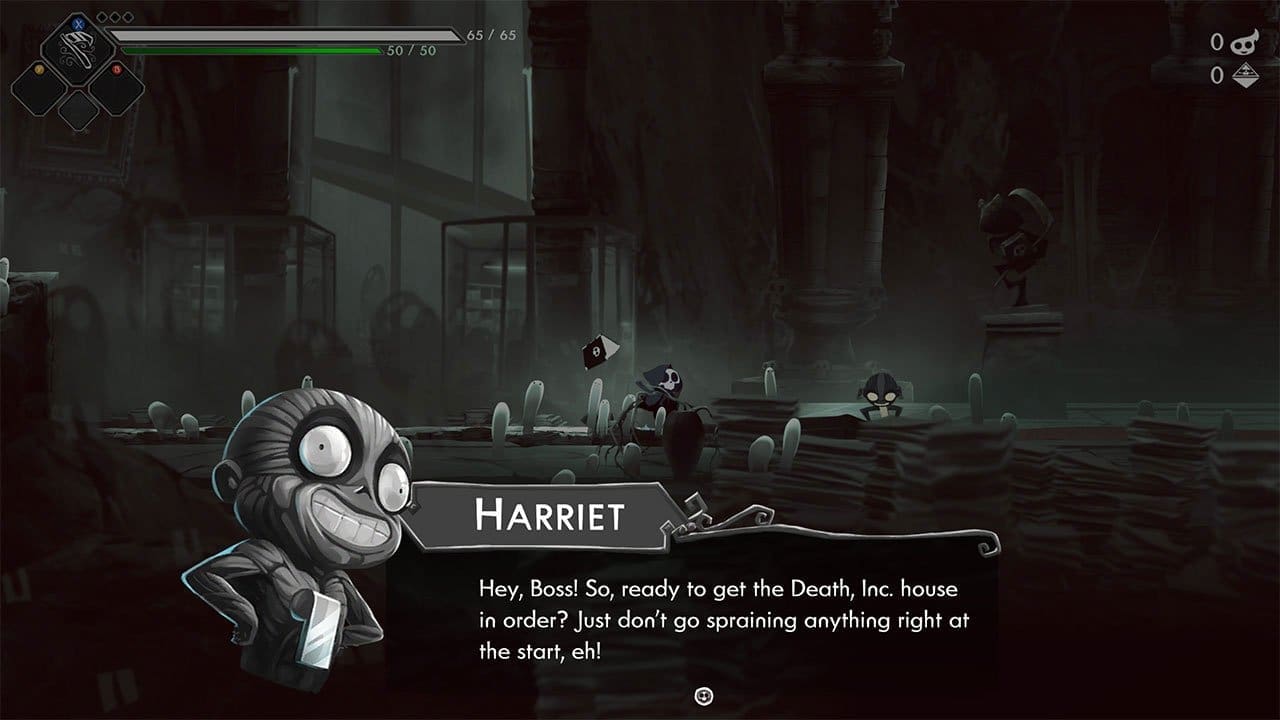Viewport: 1280px width, 720px height.
Task: Click the yellow Y button prompt icon
Action: (40, 69)
